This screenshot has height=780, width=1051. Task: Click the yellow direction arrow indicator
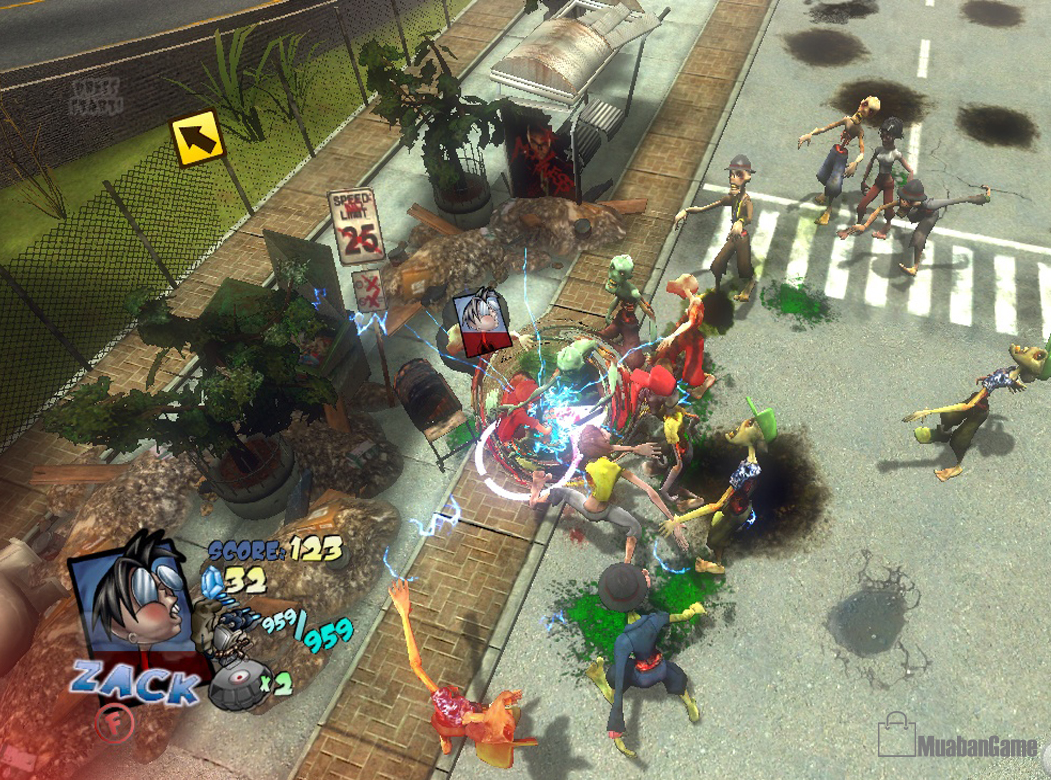pos(198,138)
